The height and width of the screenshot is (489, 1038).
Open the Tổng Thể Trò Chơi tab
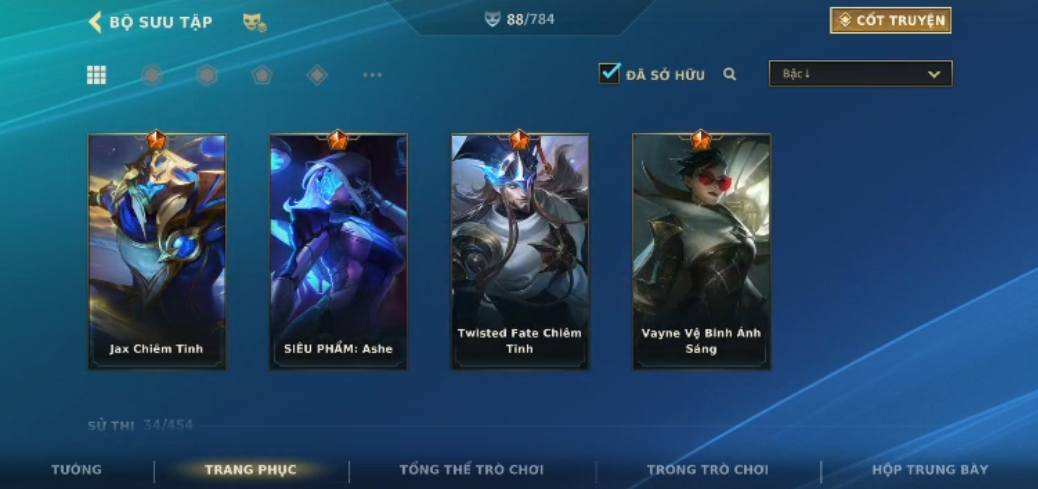coord(471,469)
